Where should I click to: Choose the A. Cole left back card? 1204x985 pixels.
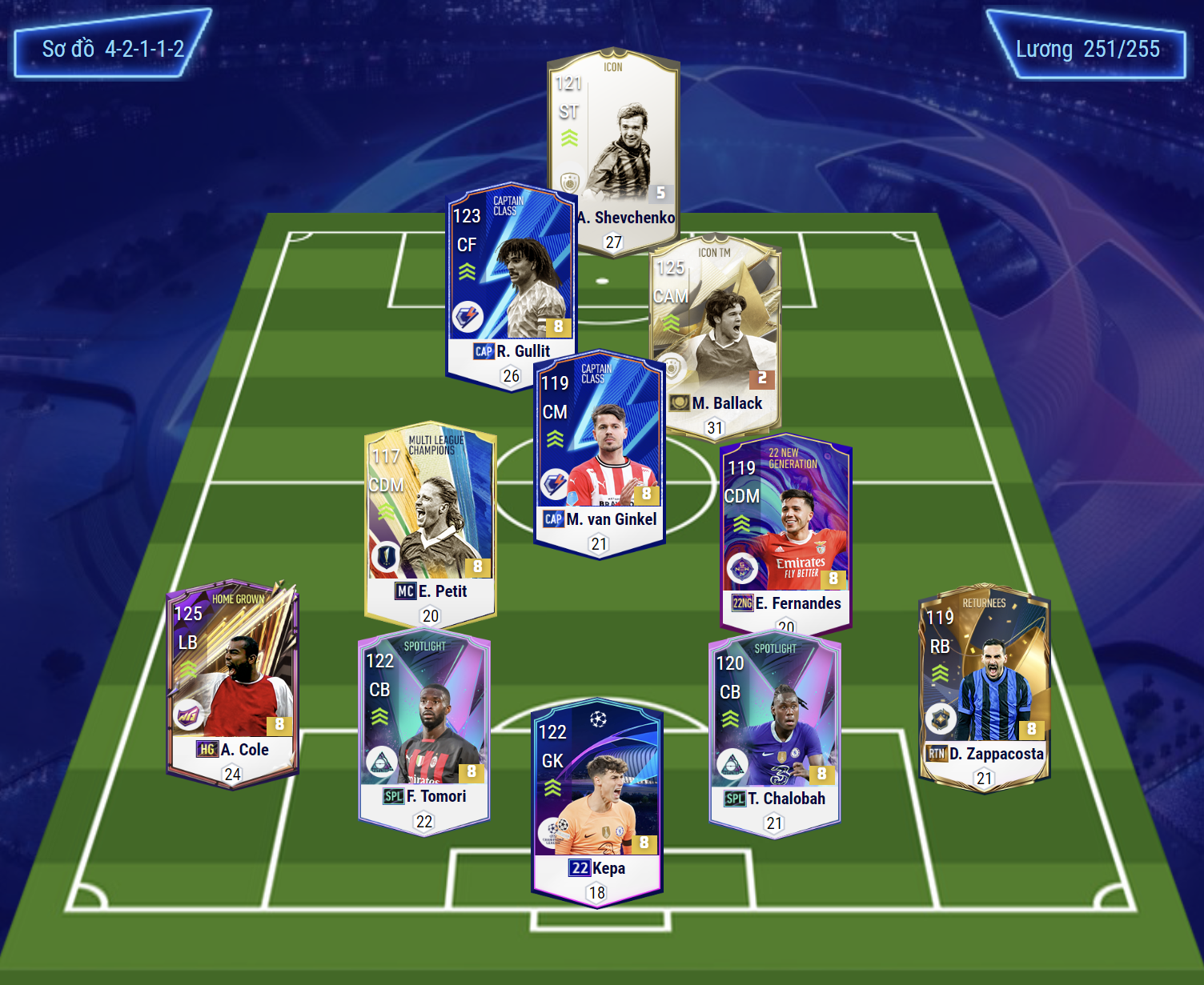232,680
